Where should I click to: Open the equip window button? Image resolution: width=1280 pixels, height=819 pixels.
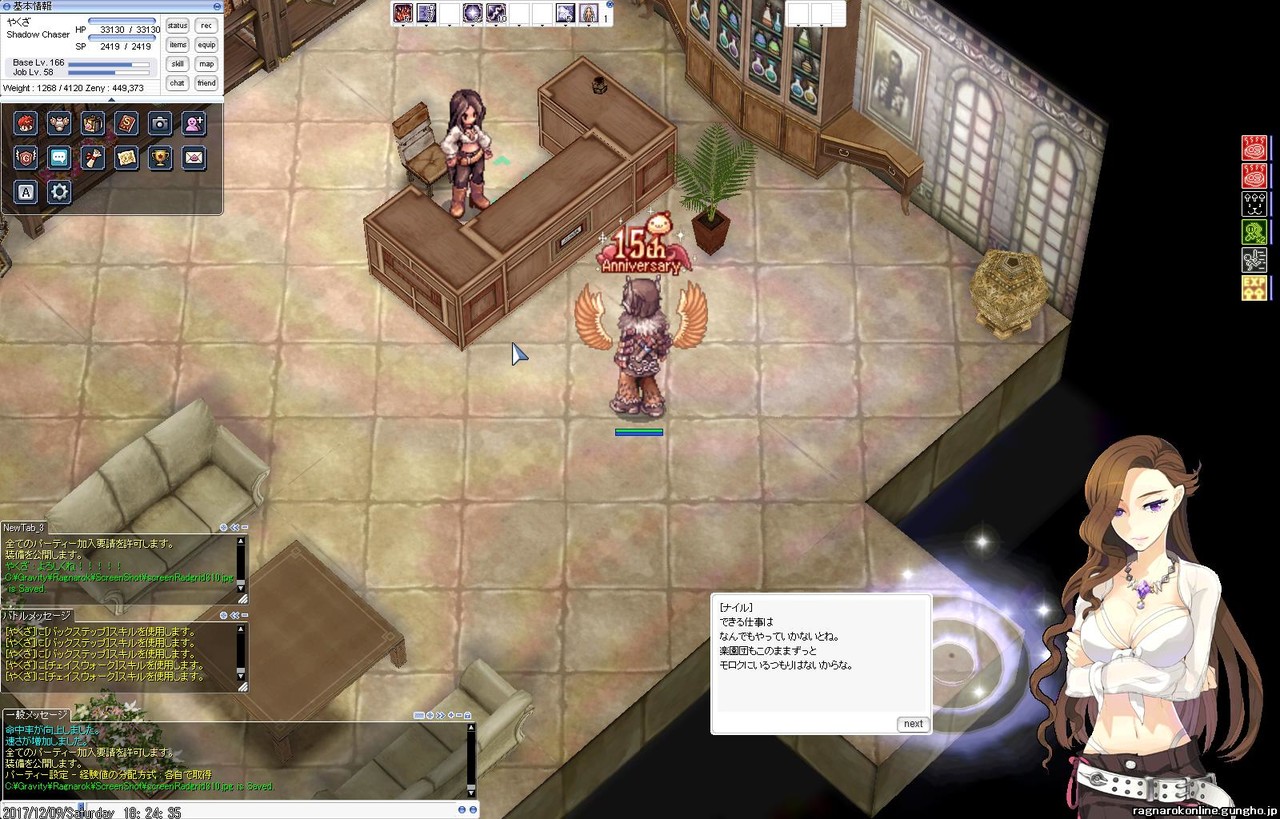click(206, 45)
